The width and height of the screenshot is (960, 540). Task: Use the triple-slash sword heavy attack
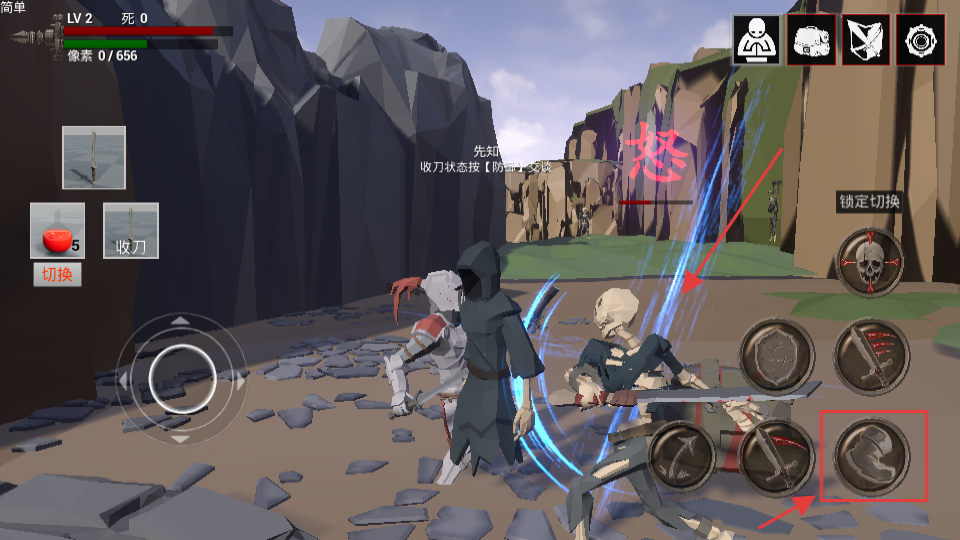[871, 357]
